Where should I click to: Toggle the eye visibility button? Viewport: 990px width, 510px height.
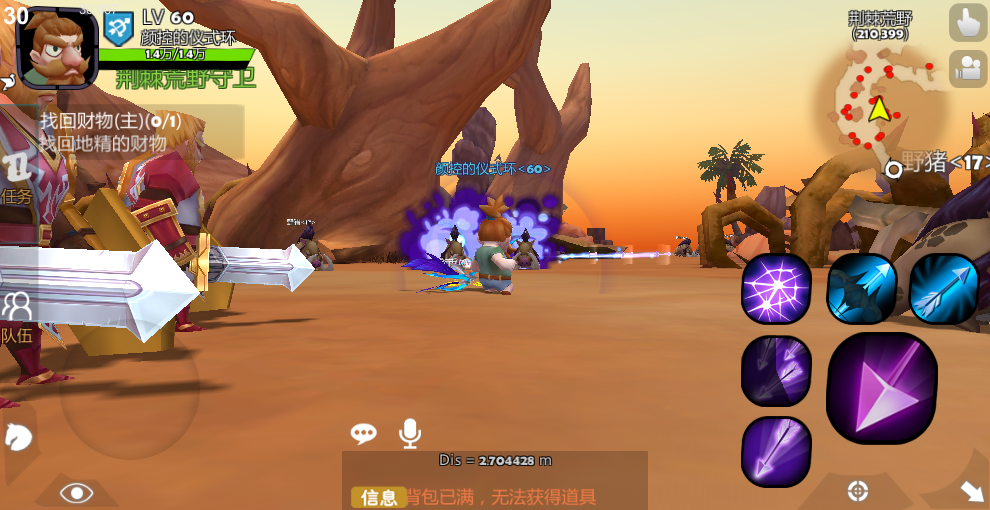(x=77, y=492)
